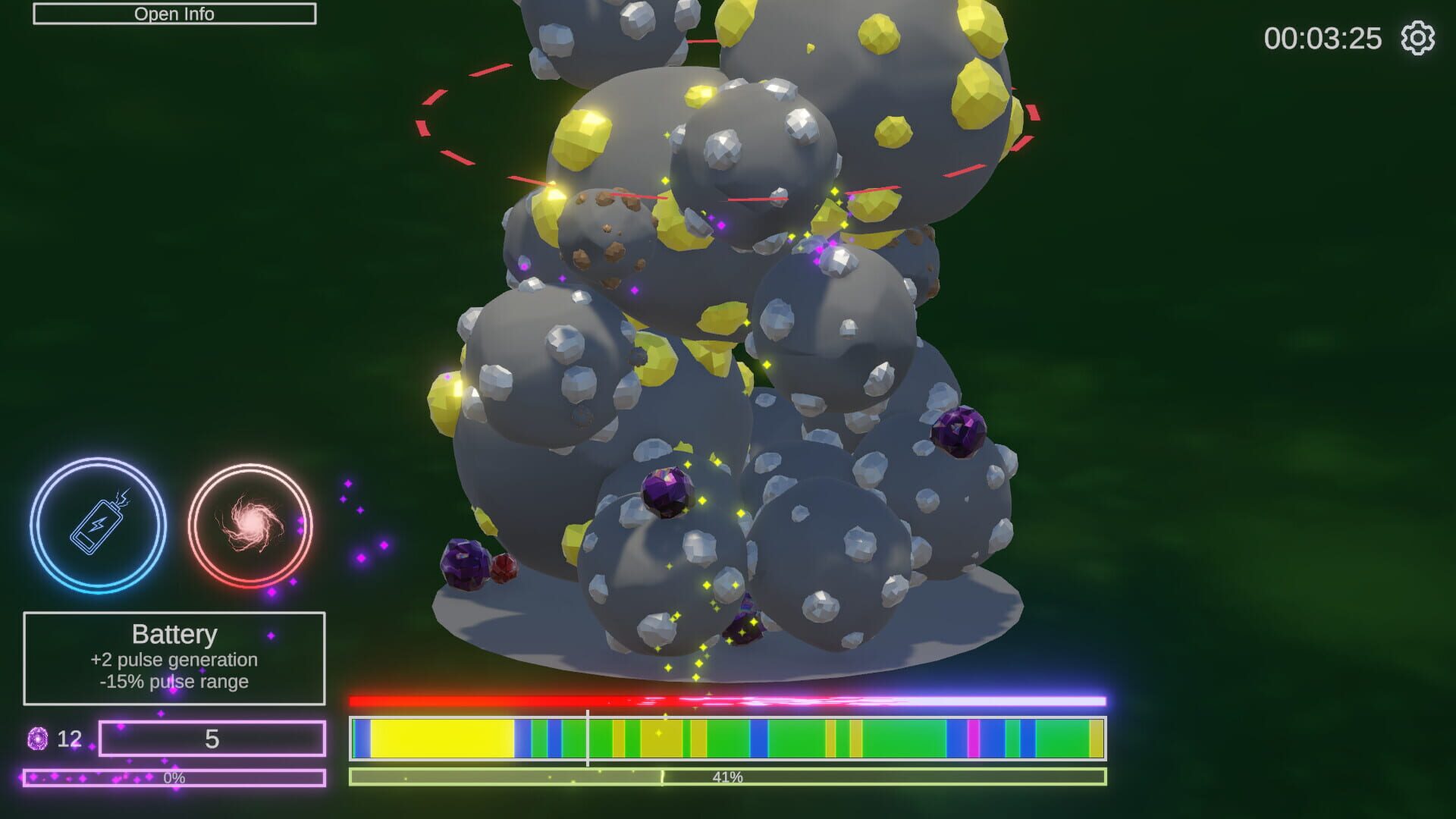Expand the Battery description panel
The width and height of the screenshot is (1456, 819).
click(175, 660)
